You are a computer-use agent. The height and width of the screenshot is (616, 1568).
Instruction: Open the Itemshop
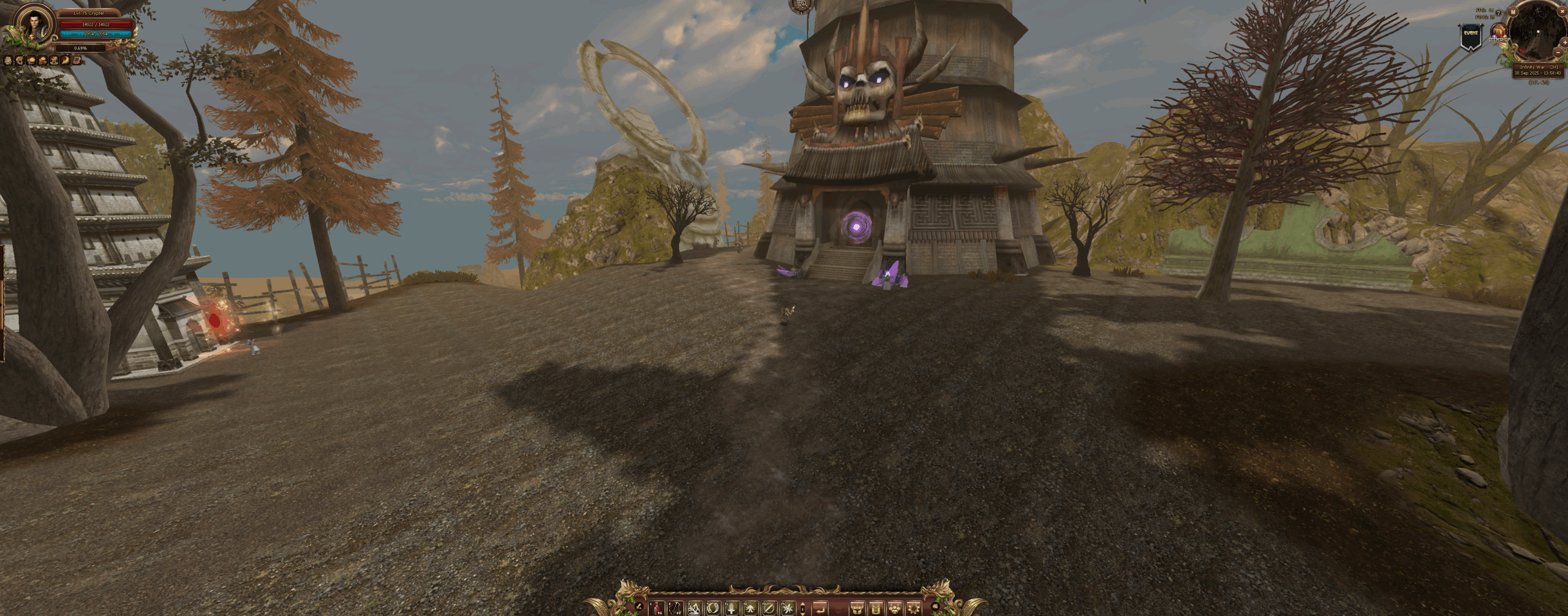[x=1499, y=31]
